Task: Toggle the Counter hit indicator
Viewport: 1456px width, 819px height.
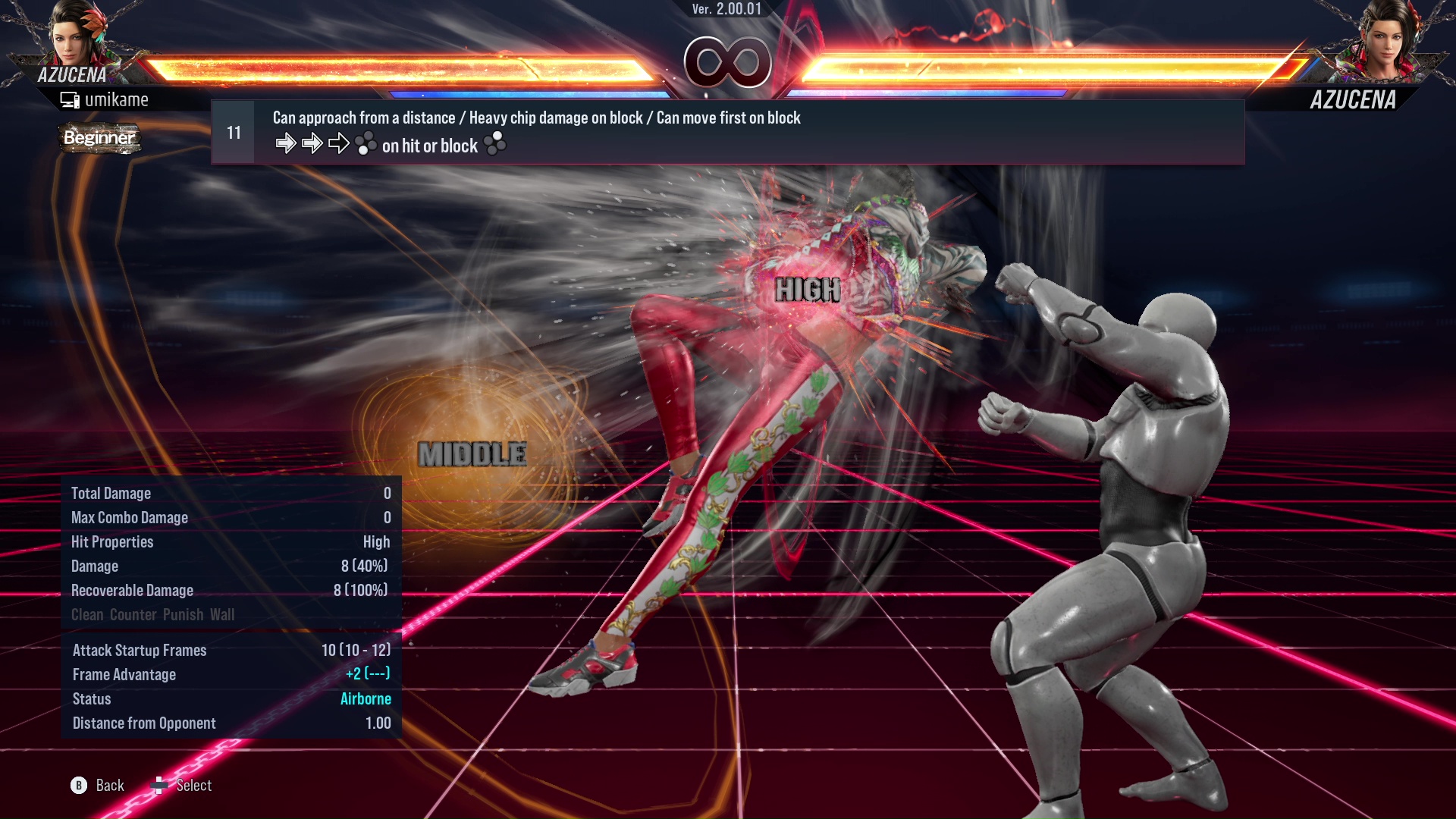Action: click(x=133, y=614)
